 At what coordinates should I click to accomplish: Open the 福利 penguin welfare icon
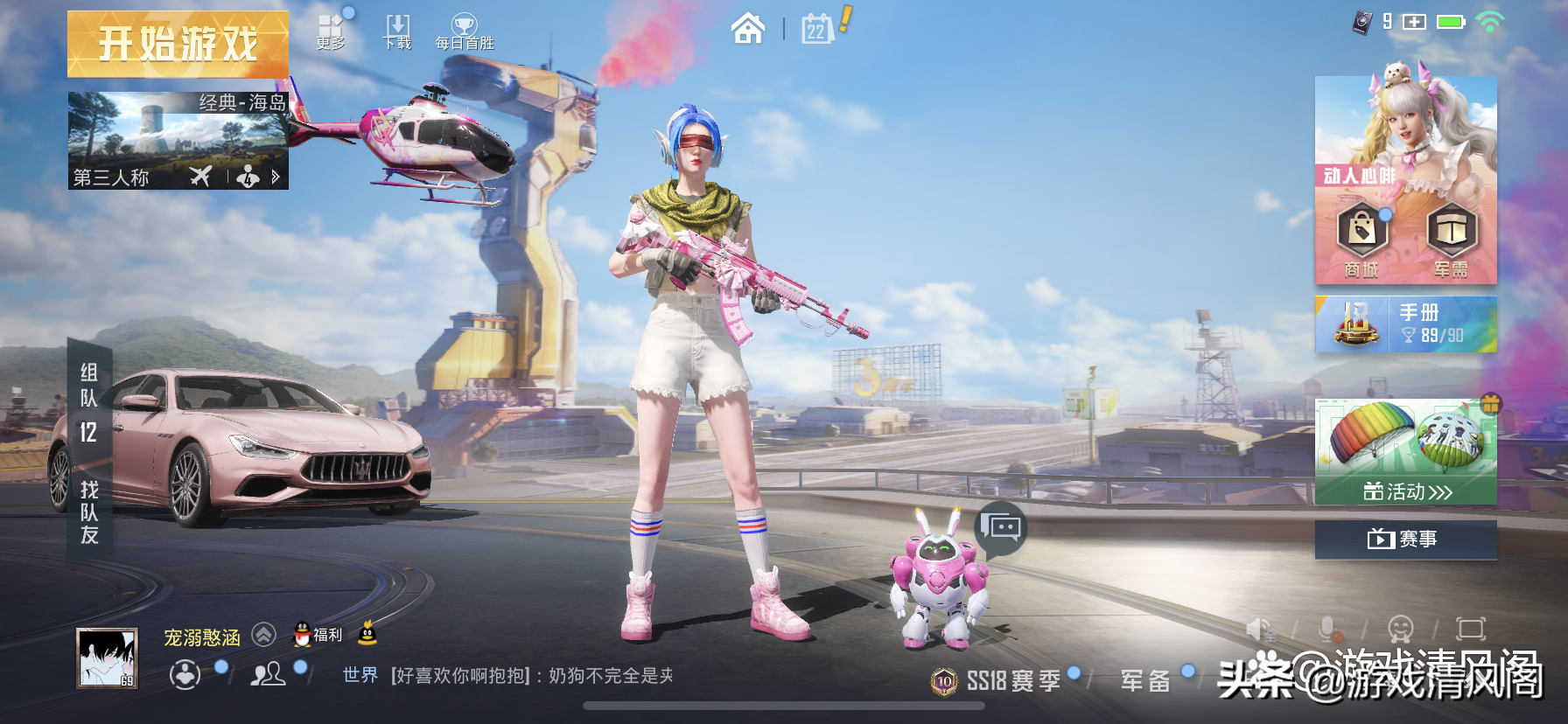(318, 634)
